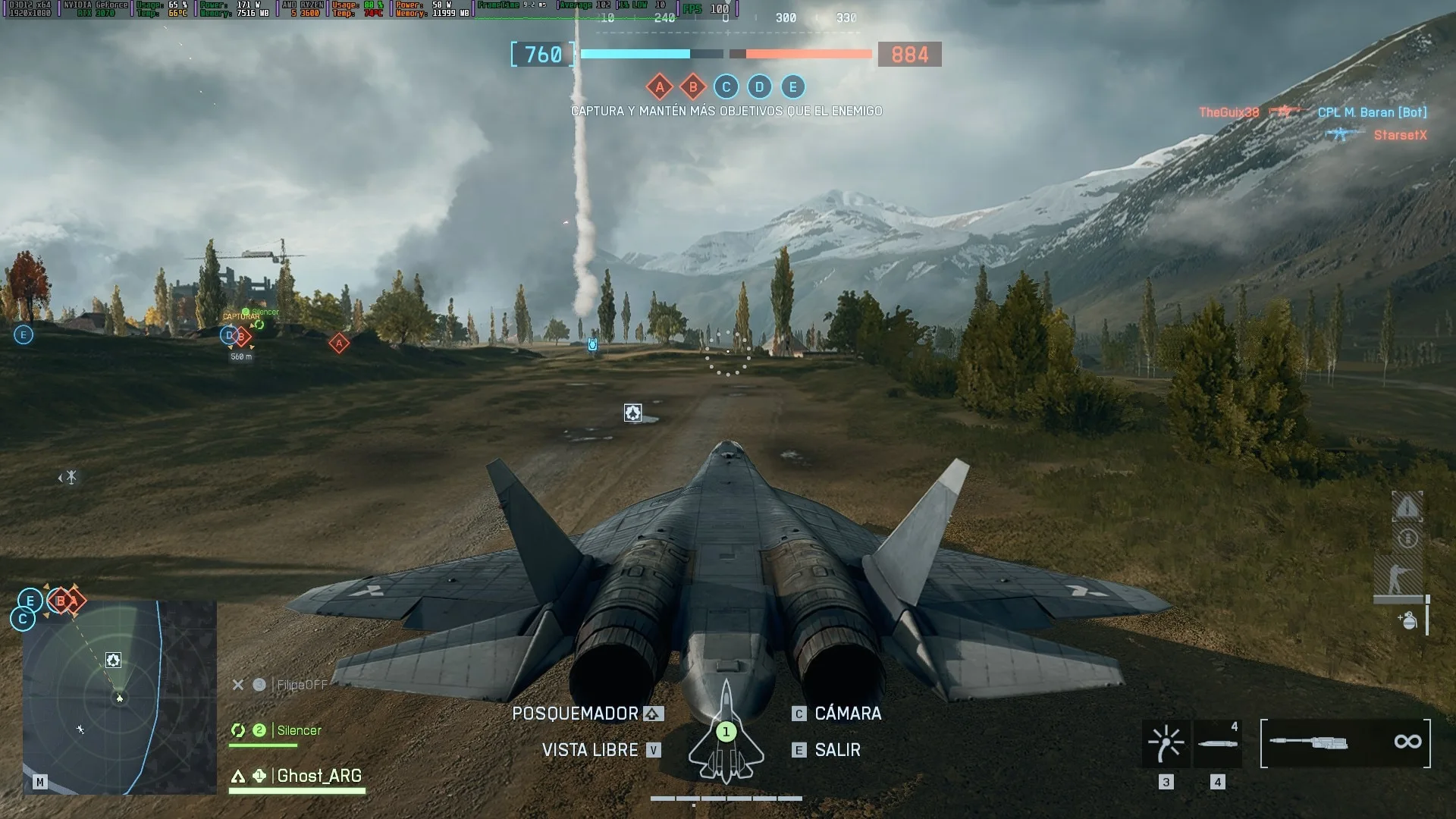Choose objective C in the top flag row
This screenshot has width=1456, height=819.
pyautogui.click(x=726, y=87)
